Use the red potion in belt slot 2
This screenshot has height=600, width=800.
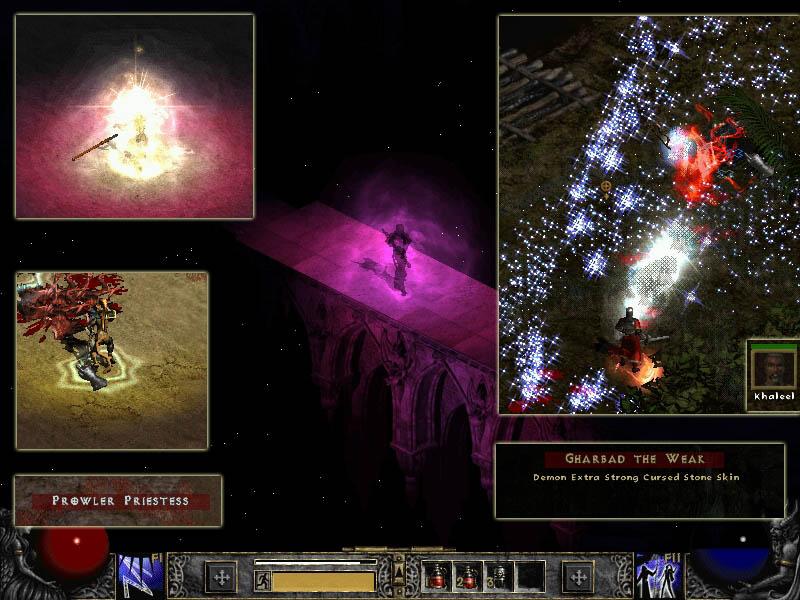tap(467, 577)
